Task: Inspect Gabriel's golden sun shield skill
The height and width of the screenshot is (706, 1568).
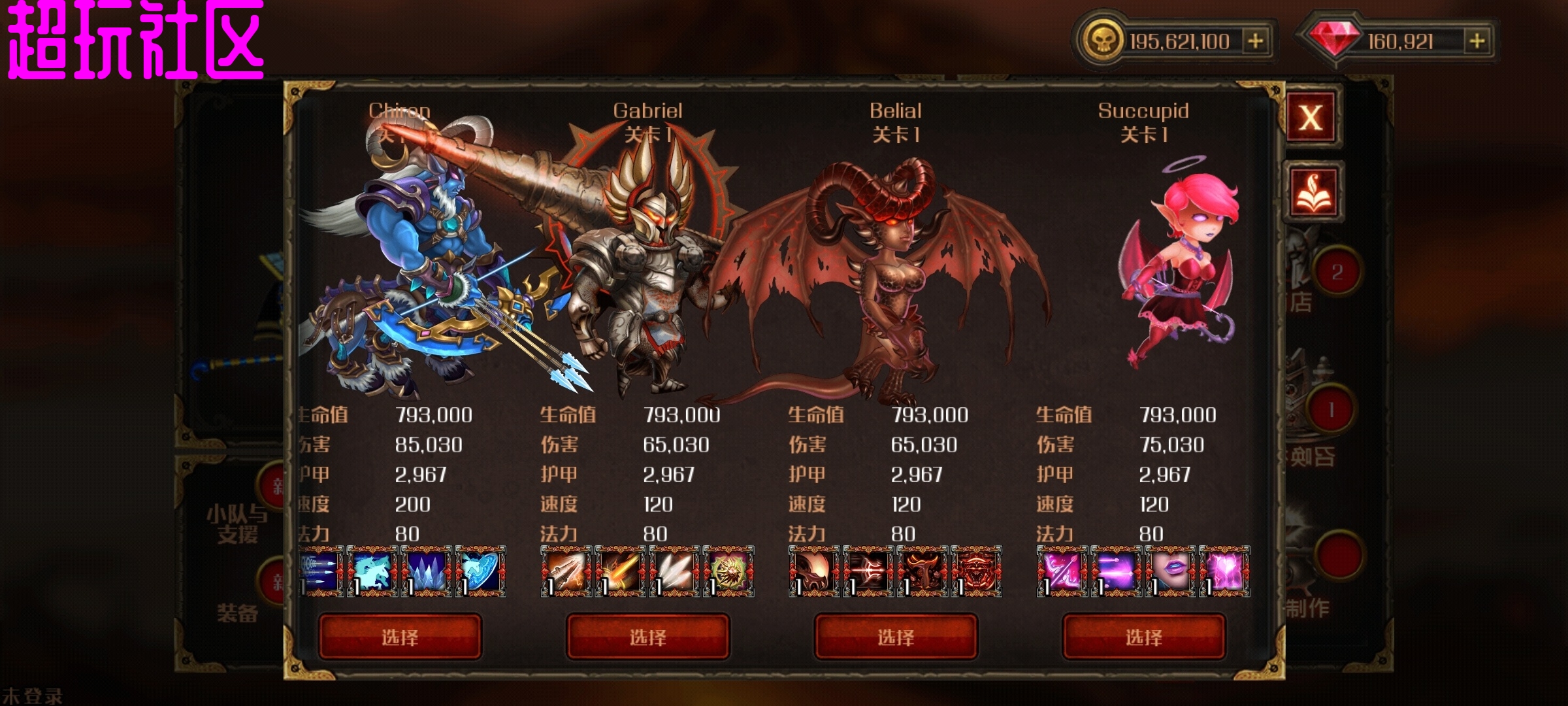Action: coord(728,571)
